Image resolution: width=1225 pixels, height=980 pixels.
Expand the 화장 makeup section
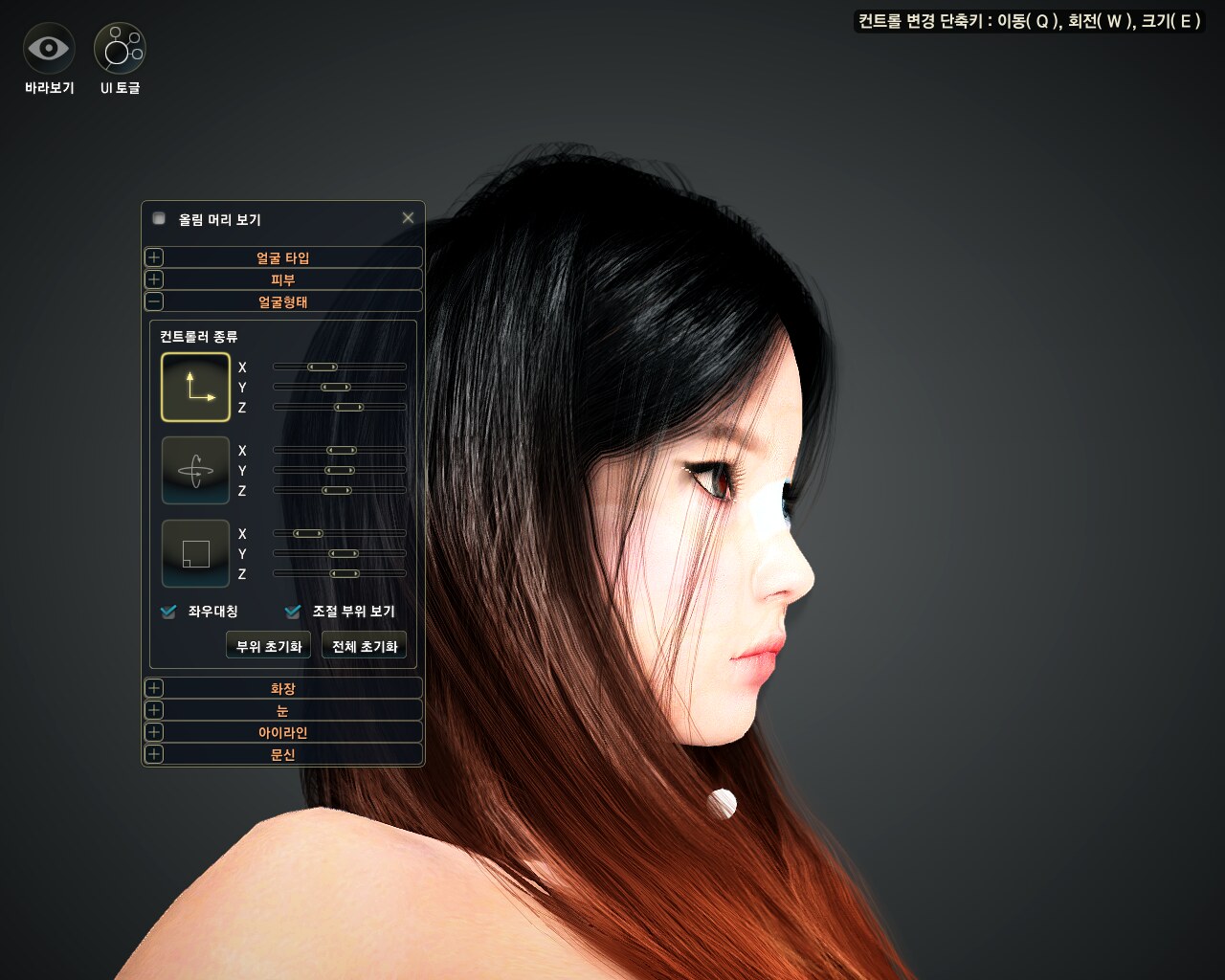pos(154,688)
